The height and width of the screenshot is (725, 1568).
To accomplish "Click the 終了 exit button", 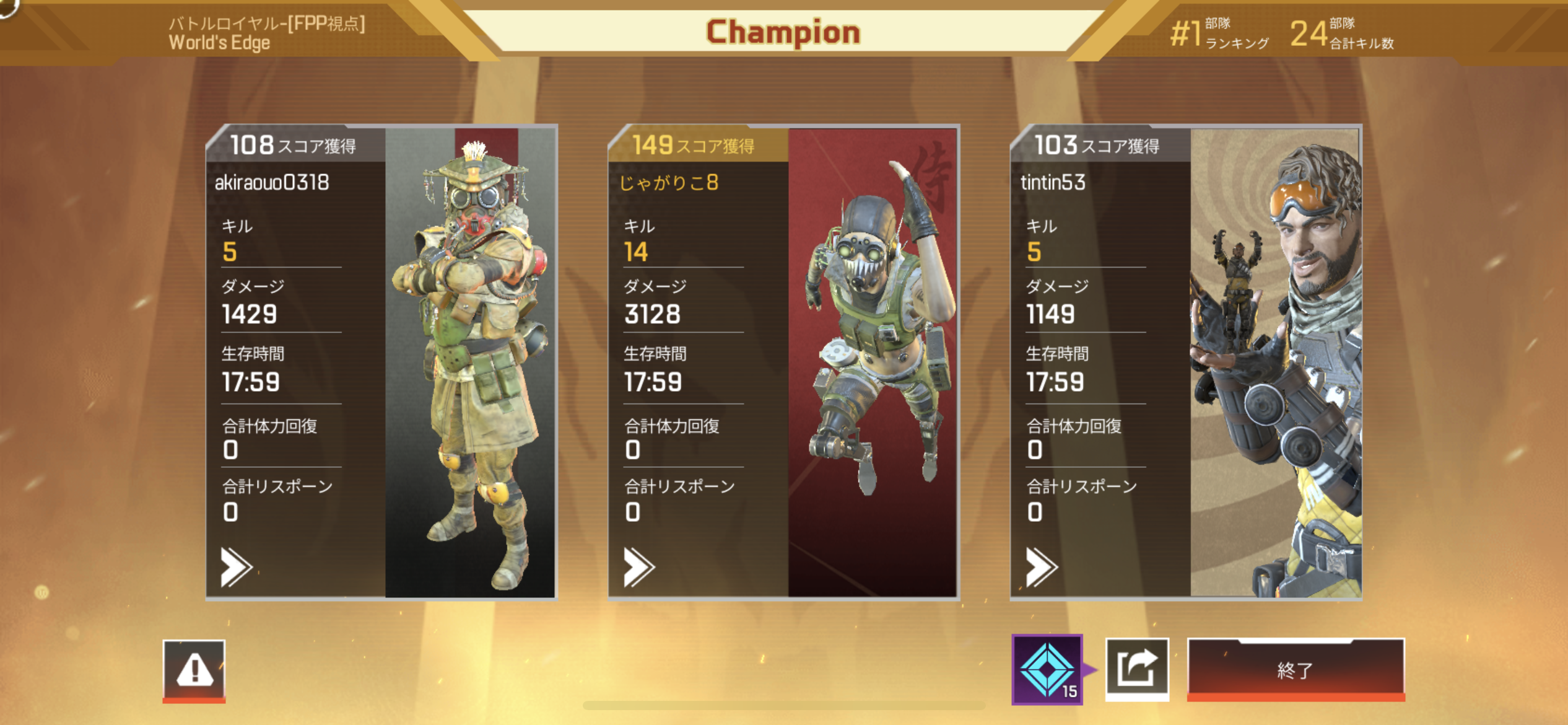I will click(1296, 669).
